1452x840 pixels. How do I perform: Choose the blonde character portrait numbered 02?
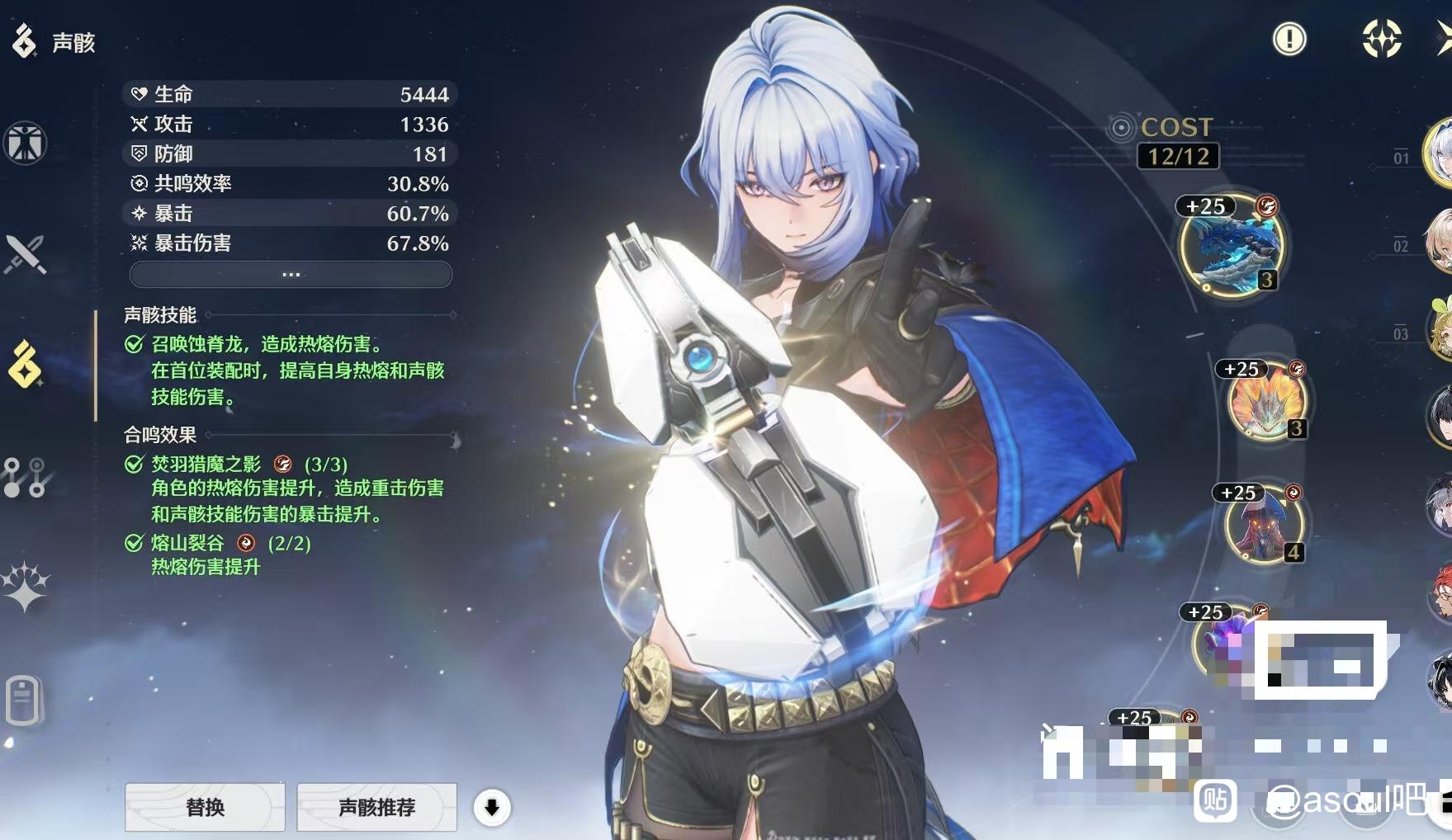(1440, 241)
